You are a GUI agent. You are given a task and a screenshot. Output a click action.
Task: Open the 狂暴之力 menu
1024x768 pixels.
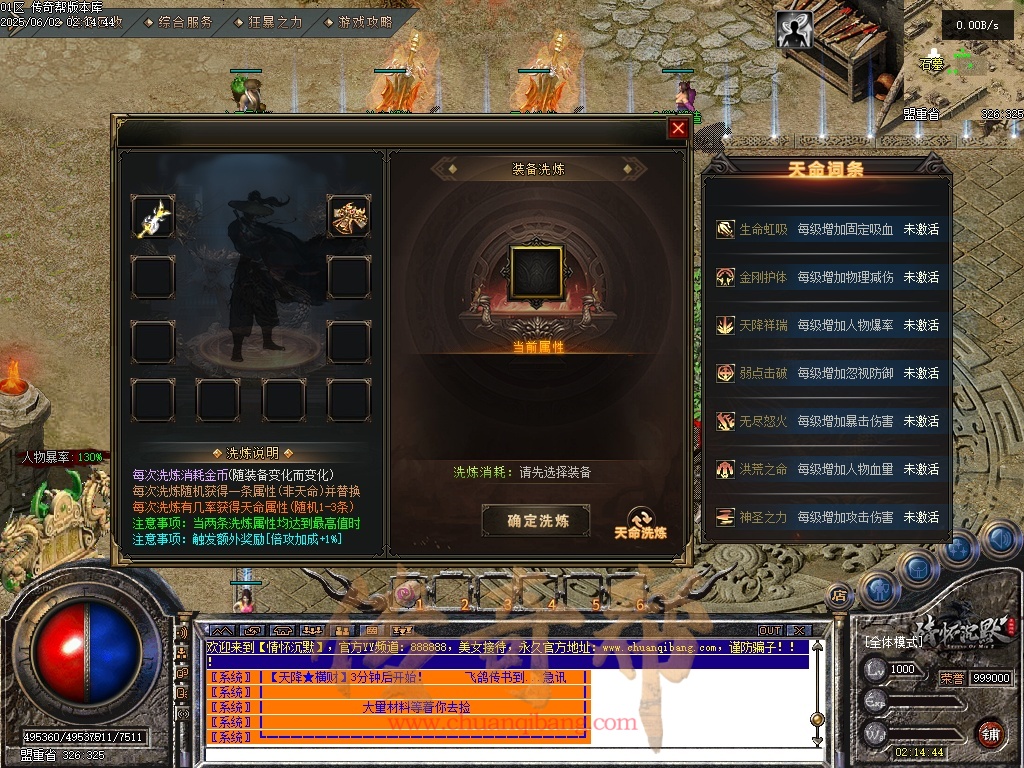(x=268, y=21)
